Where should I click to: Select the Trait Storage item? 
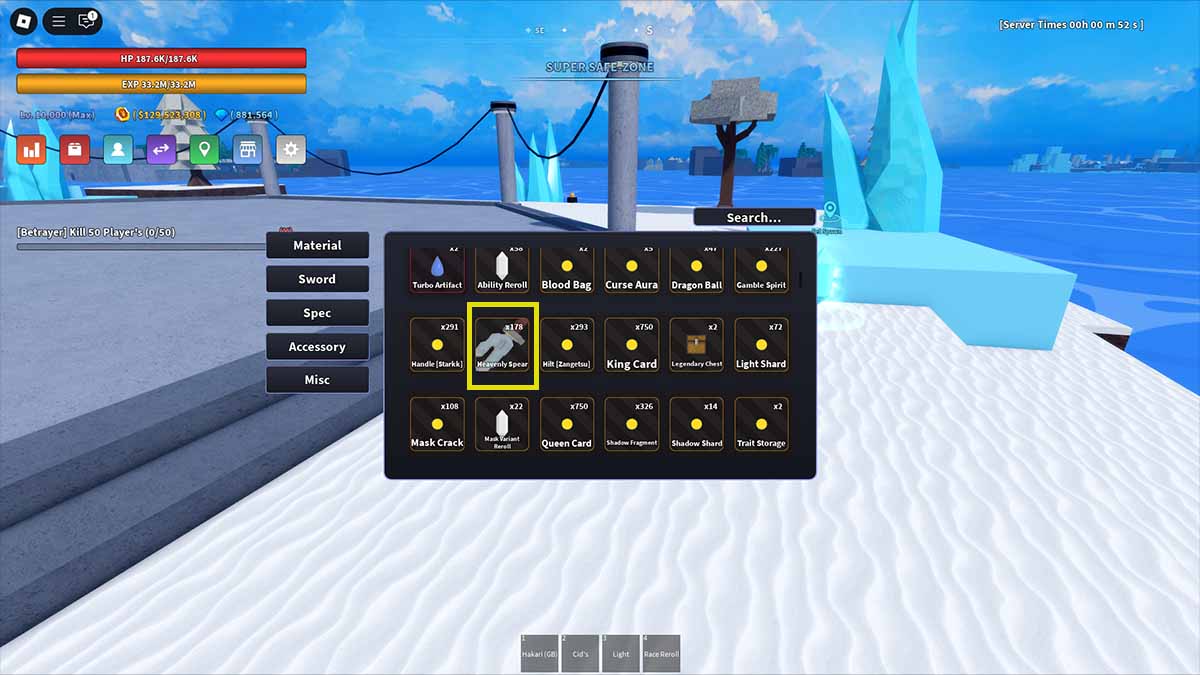point(761,425)
